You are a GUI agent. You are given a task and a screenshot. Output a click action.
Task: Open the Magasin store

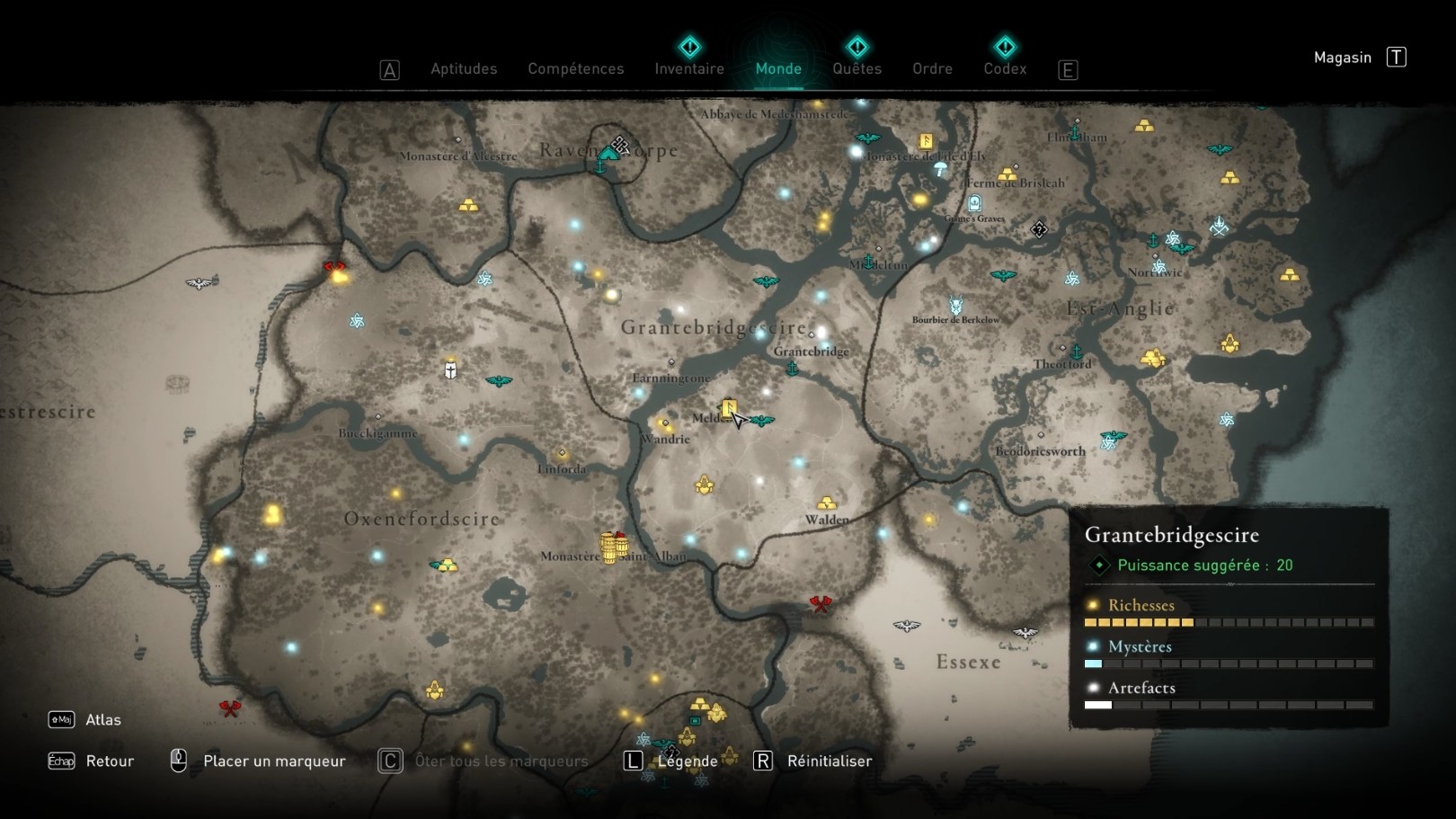[x=1342, y=57]
